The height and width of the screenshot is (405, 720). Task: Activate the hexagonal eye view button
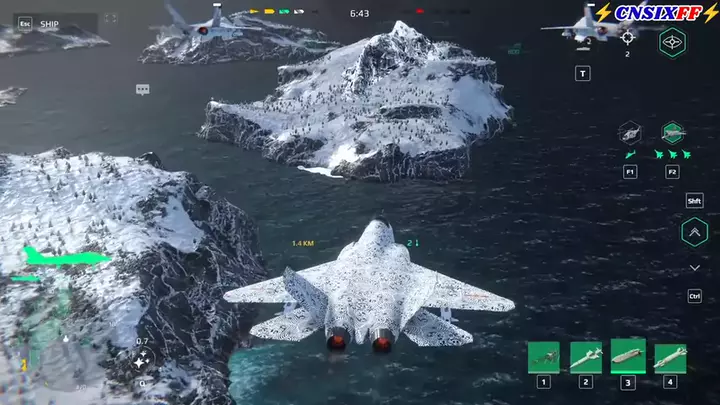pos(672,41)
